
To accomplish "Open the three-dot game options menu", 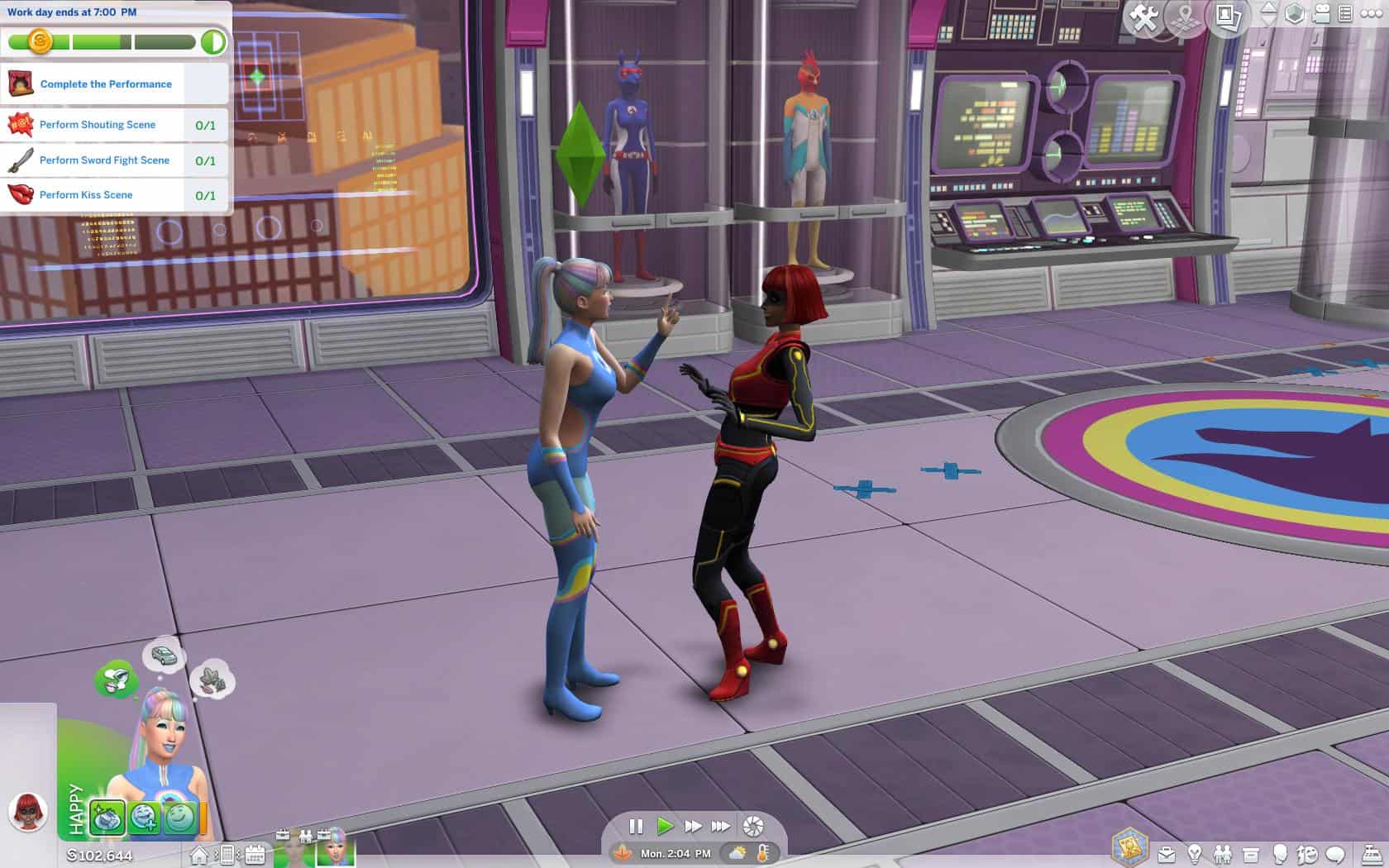I will [x=1370, y=14].
